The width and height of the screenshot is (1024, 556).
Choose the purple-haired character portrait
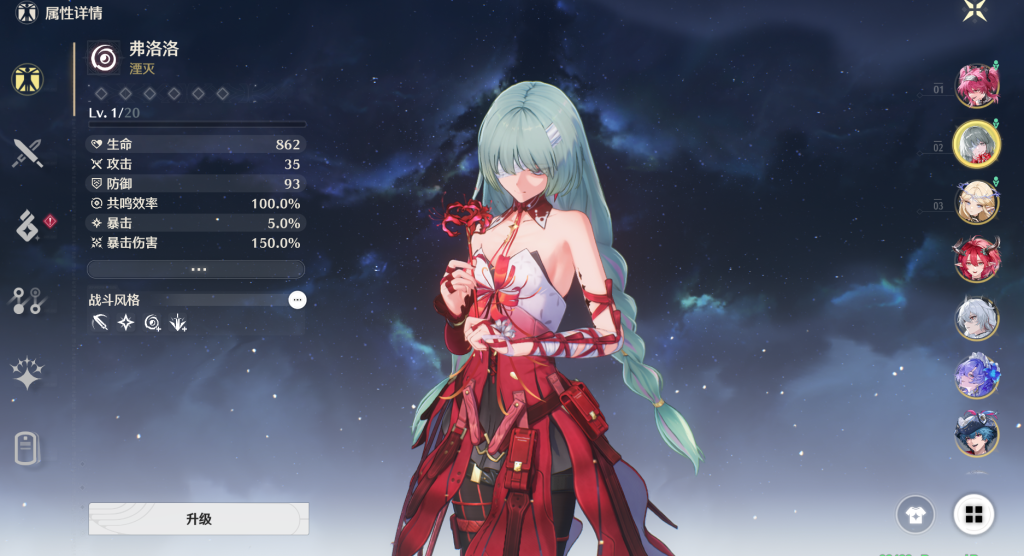975,375
